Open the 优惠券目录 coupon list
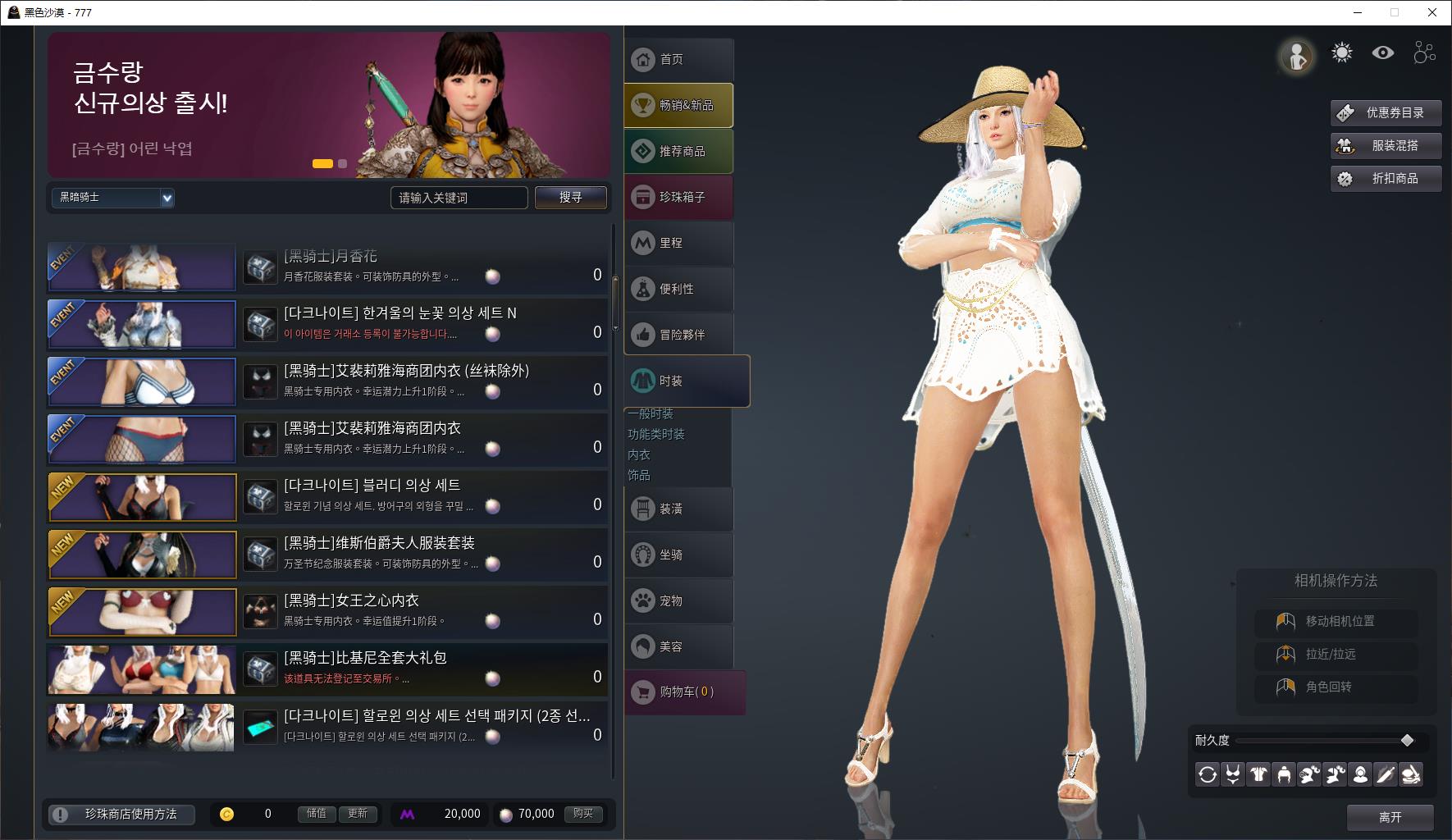 [x=1386, y=113]
